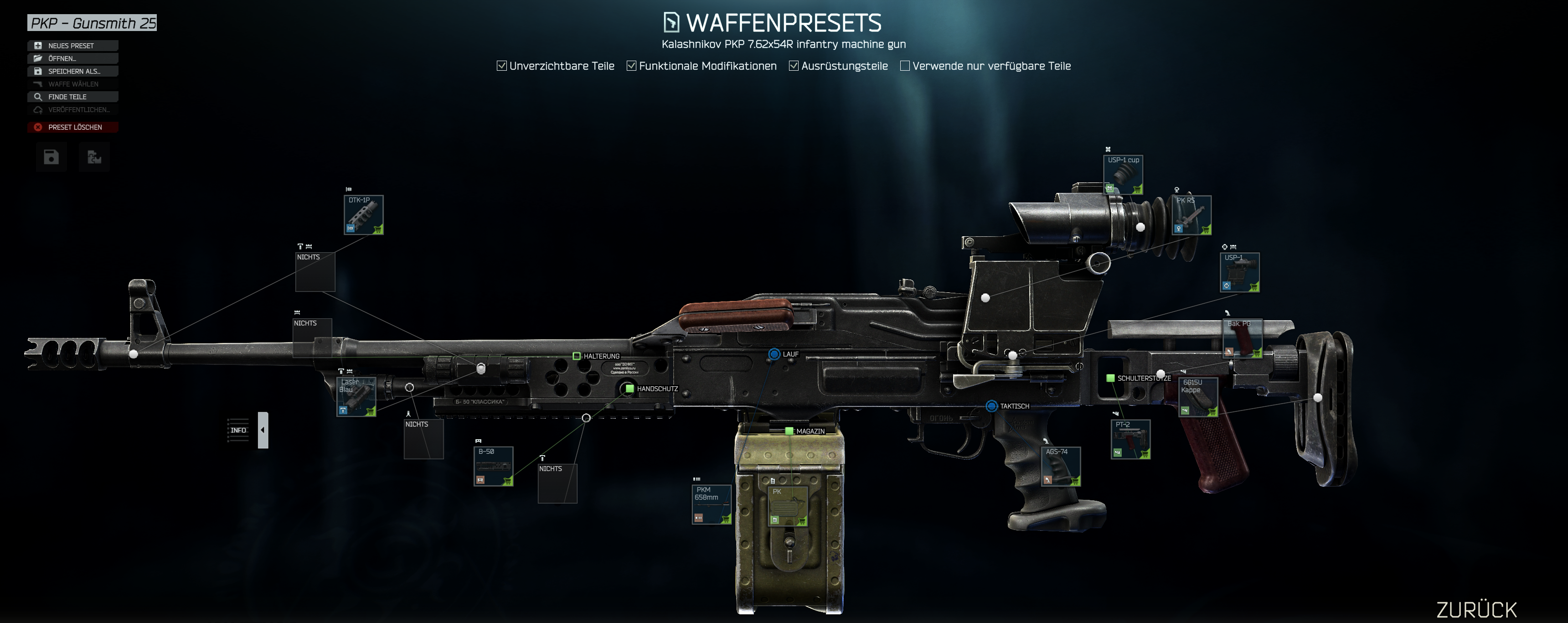Open Finde Teile part search
The width and height of the screenshot is (1568, 623).
point(72,97)
